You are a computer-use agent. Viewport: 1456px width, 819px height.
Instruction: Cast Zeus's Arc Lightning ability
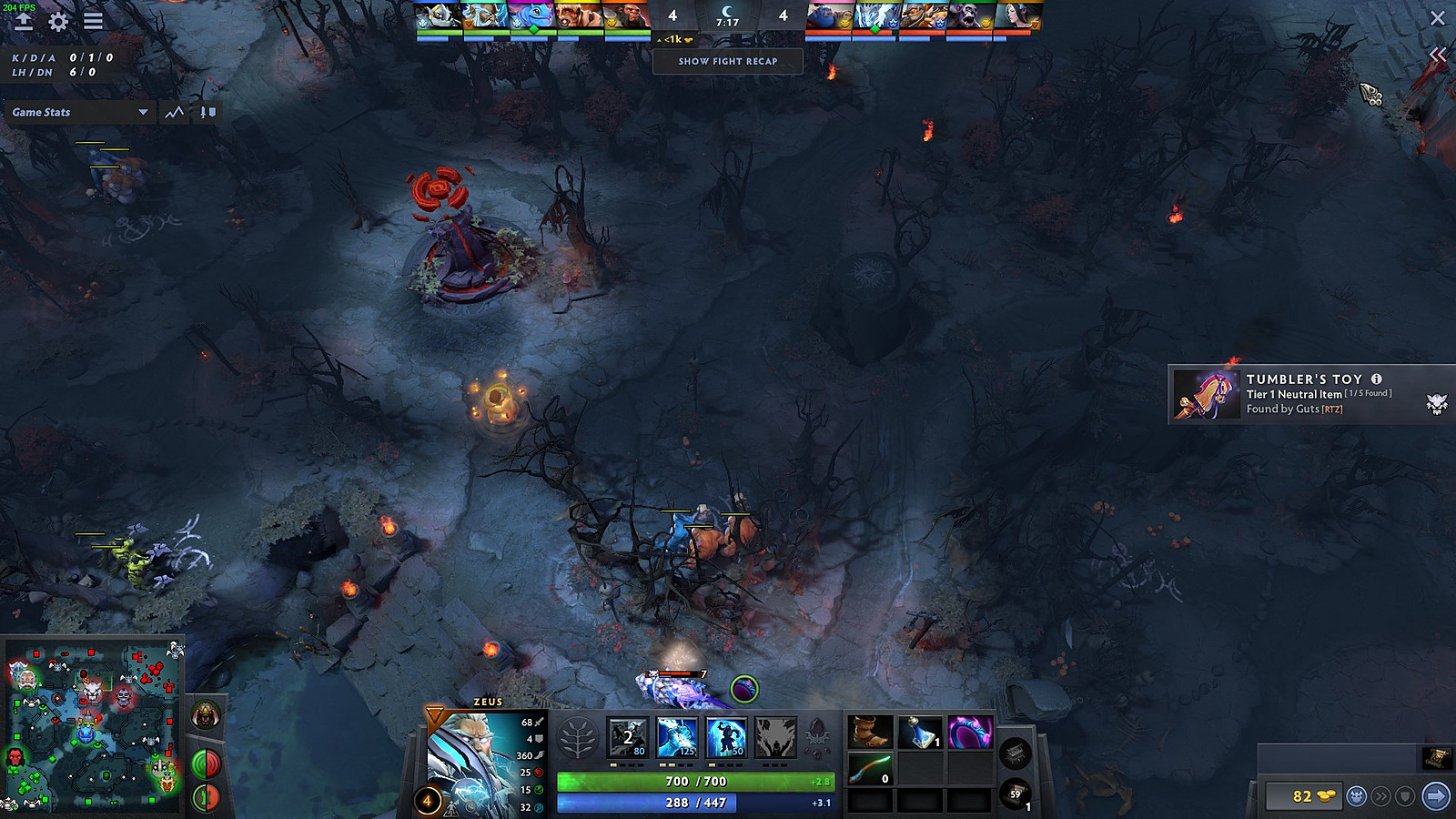click(628, 737)
